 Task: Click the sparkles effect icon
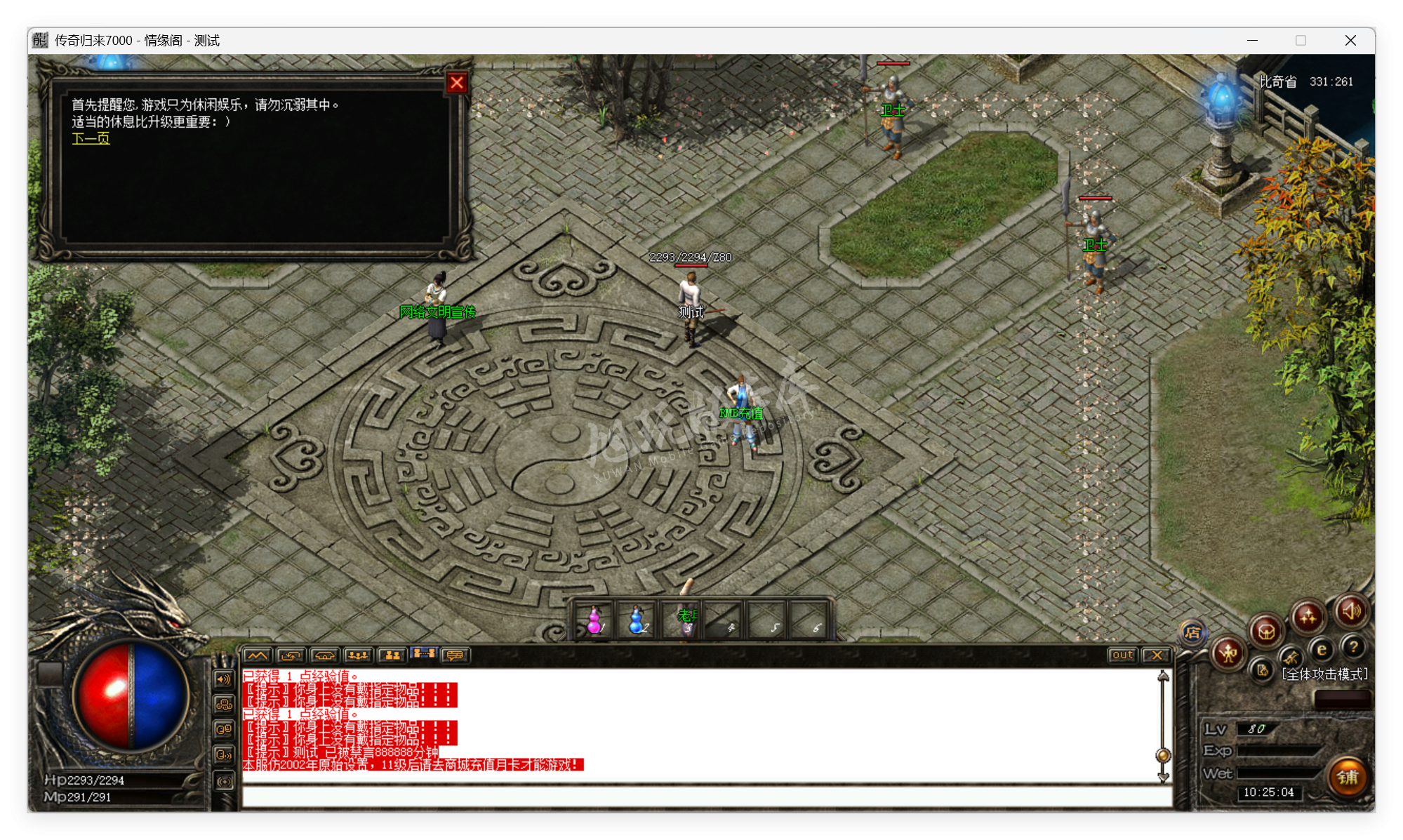1308,618
